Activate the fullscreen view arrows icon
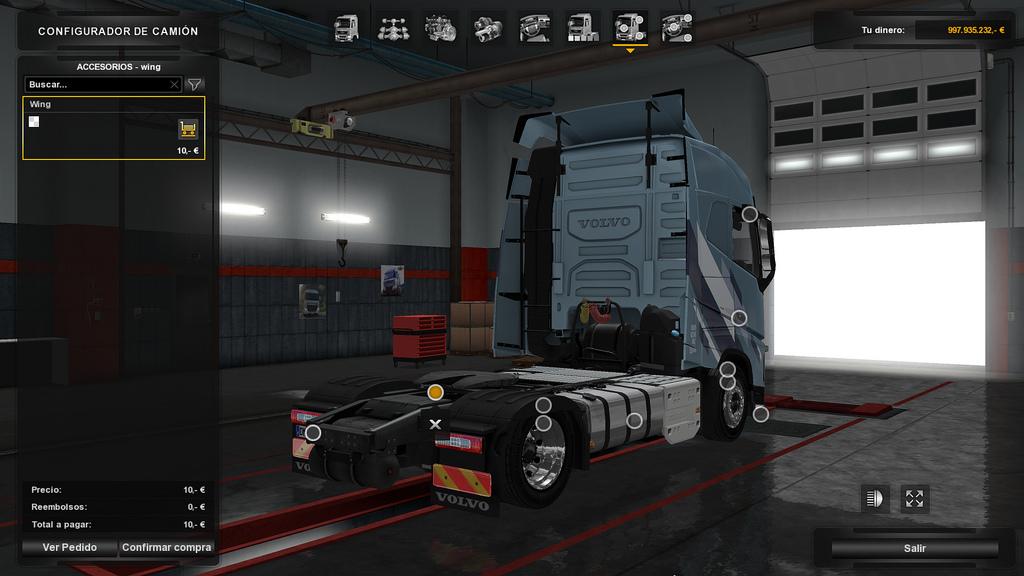The image size is (1024, 576). 915,498
